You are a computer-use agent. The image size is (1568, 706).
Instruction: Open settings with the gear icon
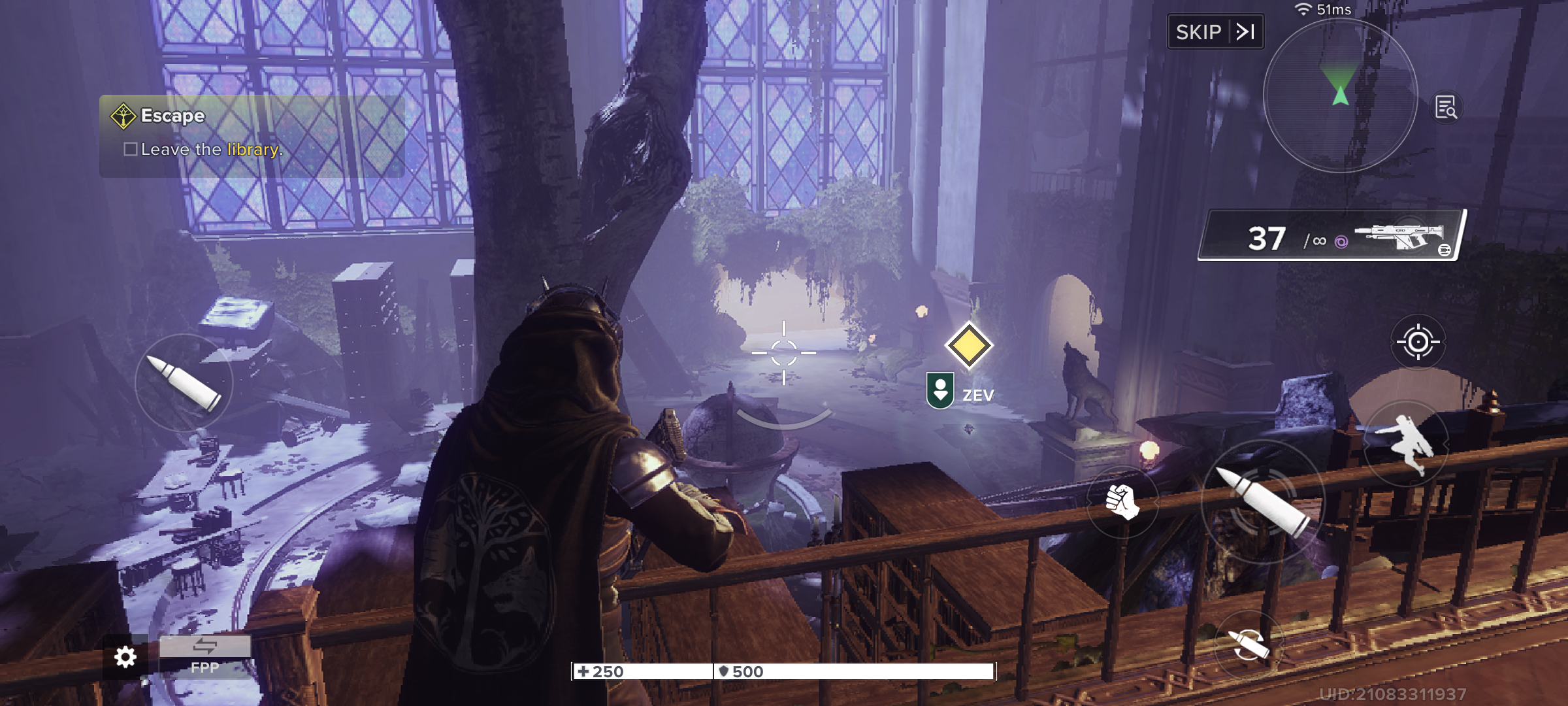tap(125, 656)
